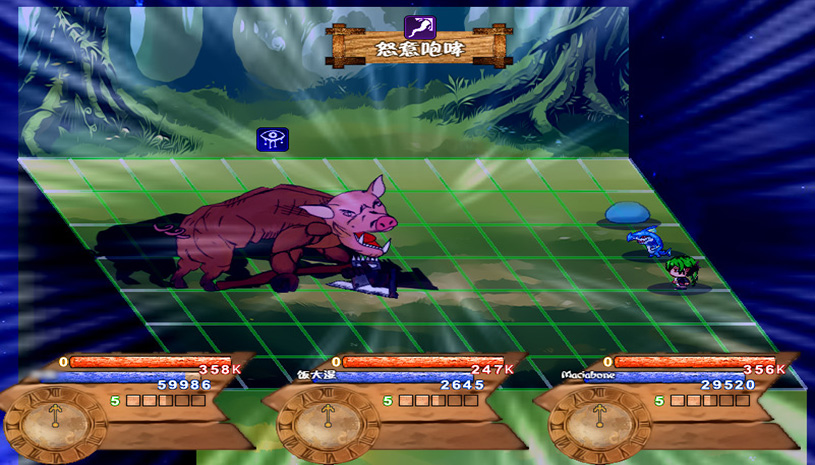Screen dimensions: 815x465
Task: Click the 怨念咆哮 skill name banner
Action: tap(419, 49)
